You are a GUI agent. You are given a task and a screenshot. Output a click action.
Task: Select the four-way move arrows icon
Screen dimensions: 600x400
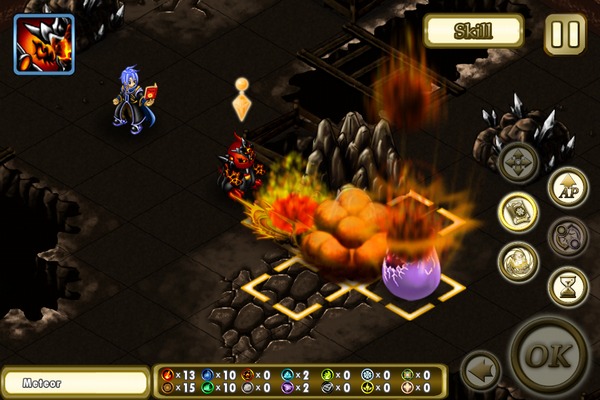point(519,162)
